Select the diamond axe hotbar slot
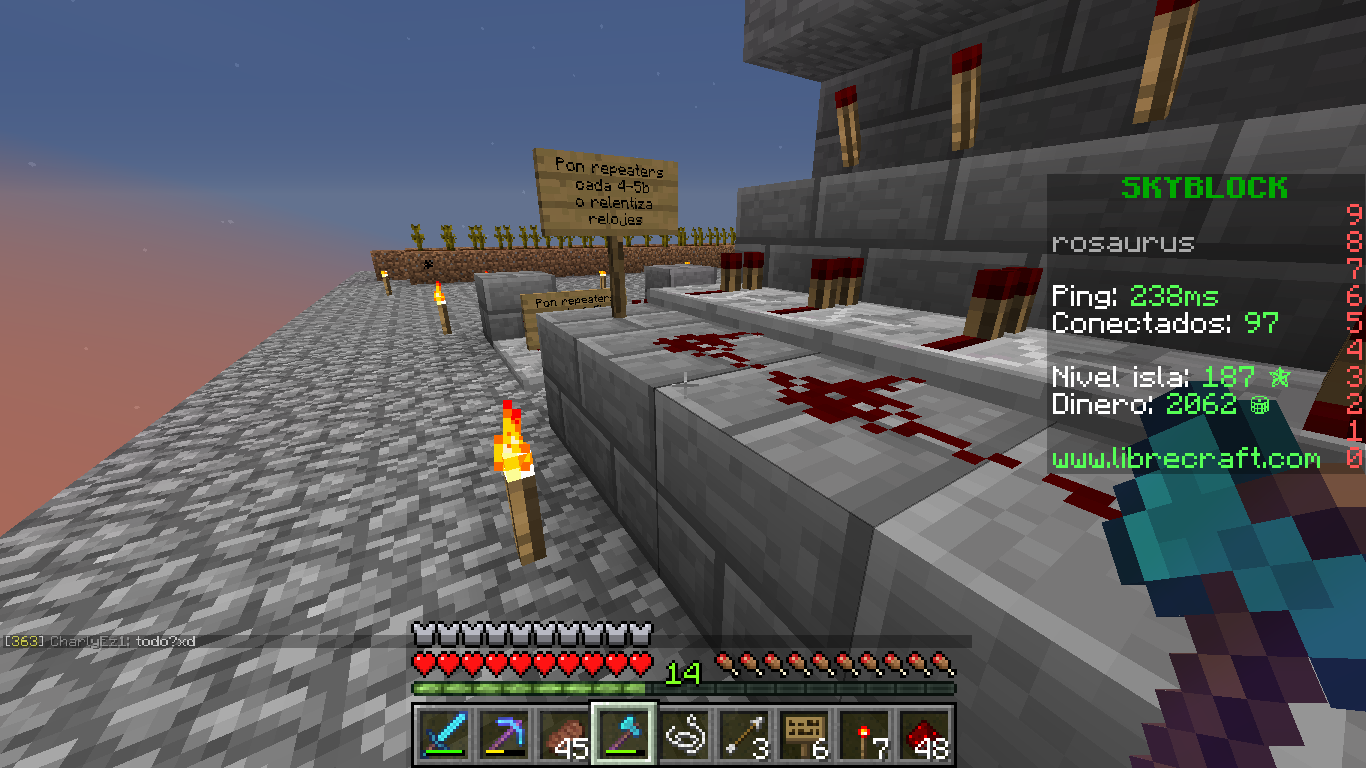This screenshot has height=768, width=1366. tap(624, 735)
